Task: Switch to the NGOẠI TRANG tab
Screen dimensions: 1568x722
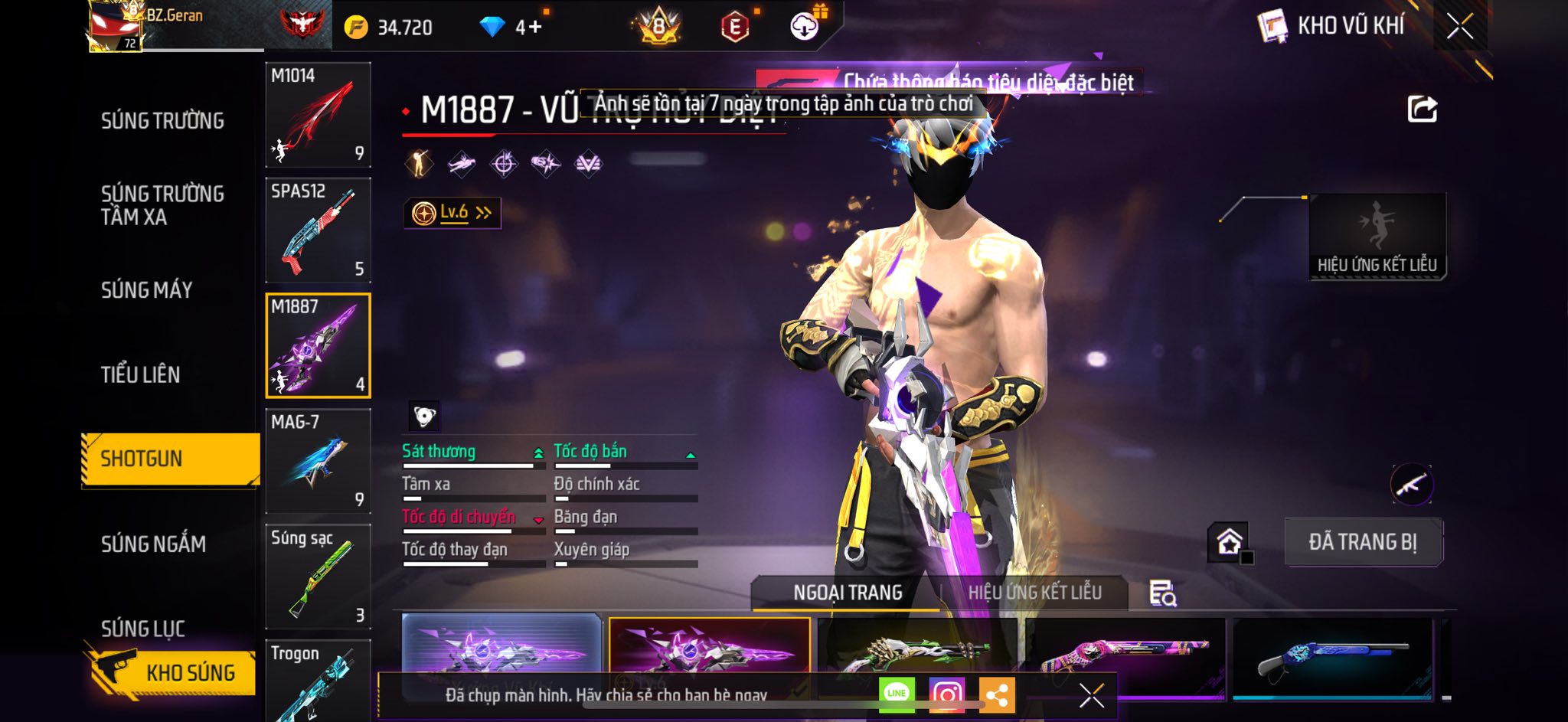Action: [x=848, y=593]
